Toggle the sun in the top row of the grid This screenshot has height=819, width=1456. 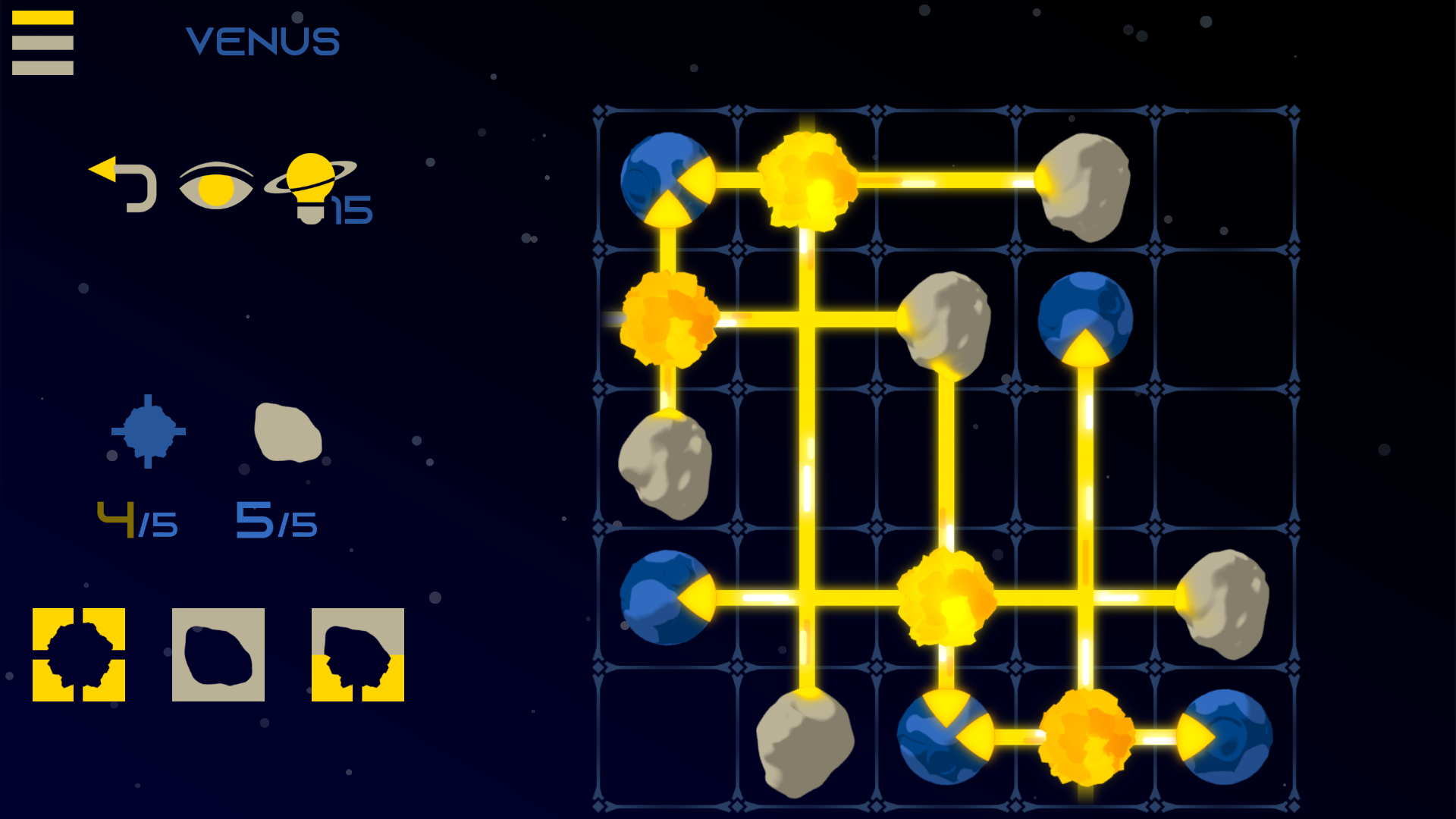coord(806,182)
